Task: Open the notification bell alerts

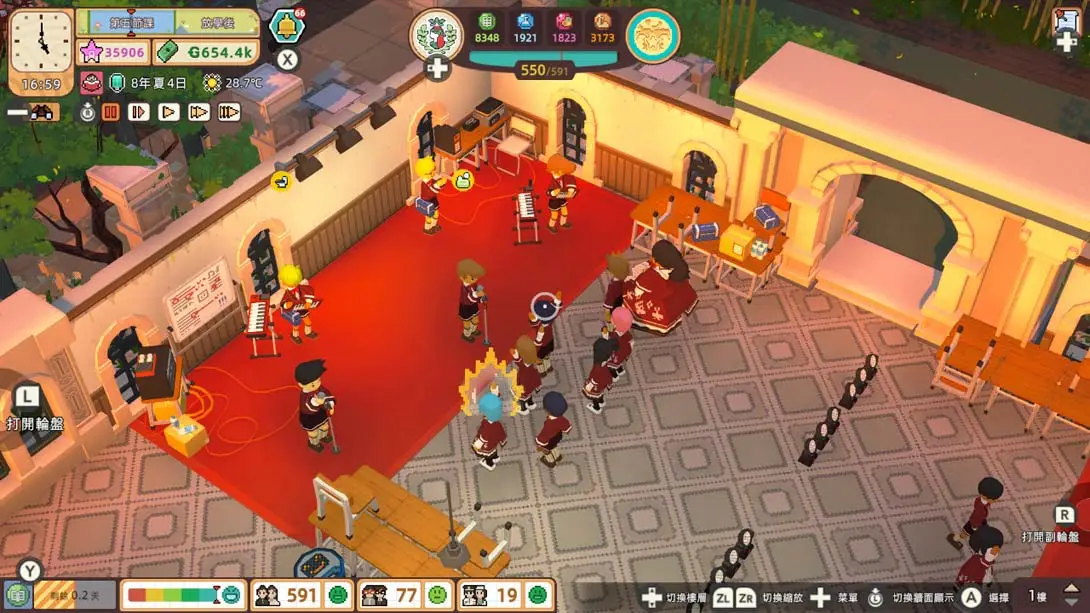Action: click(x=286, y=26)
